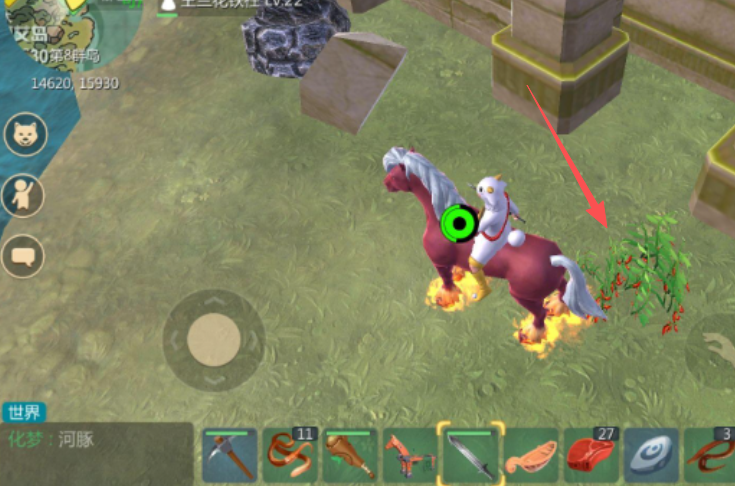Select the red horse saddle slot

[x=410, y=456]
